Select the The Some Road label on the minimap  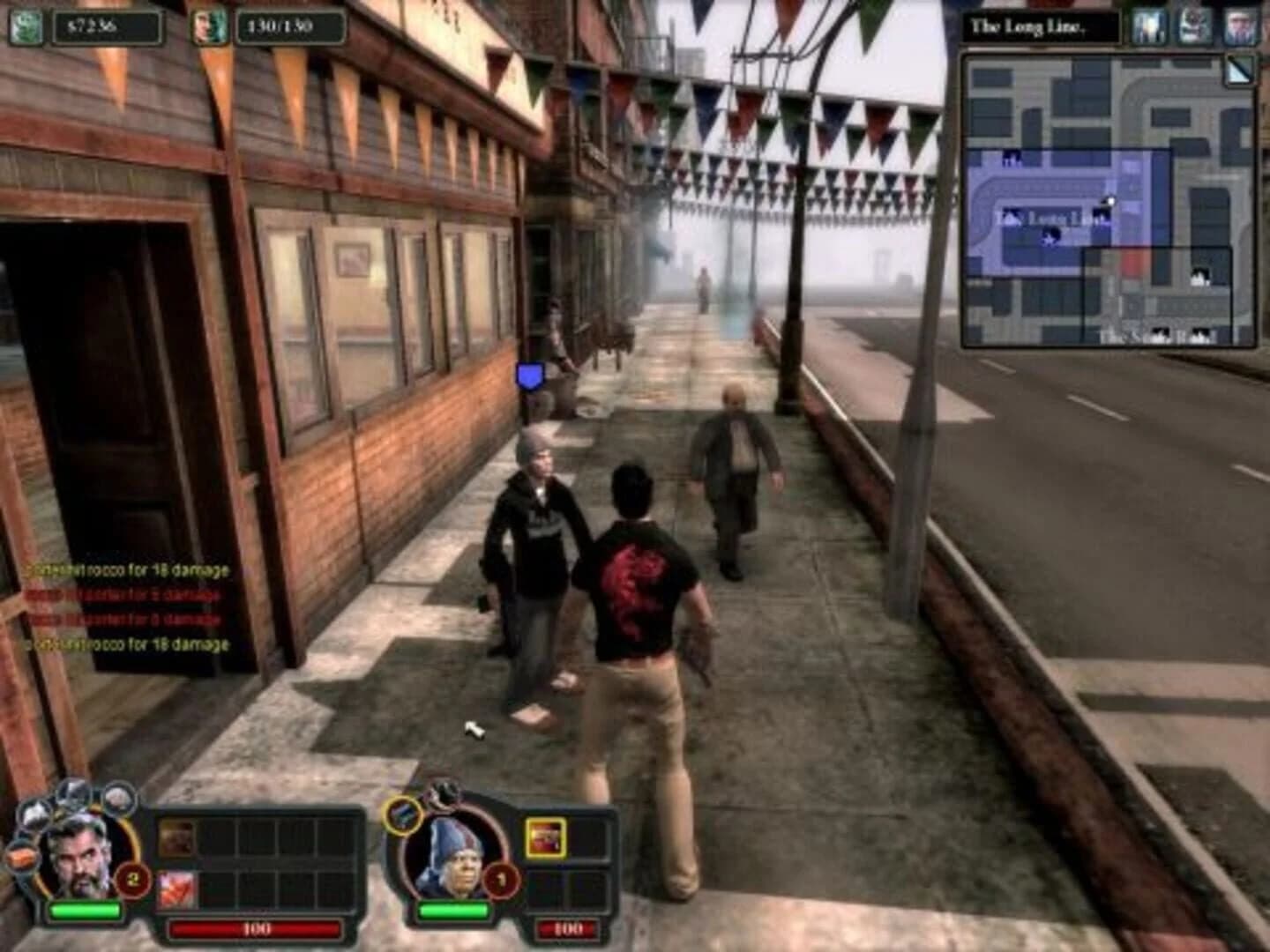coord(1155,335)
